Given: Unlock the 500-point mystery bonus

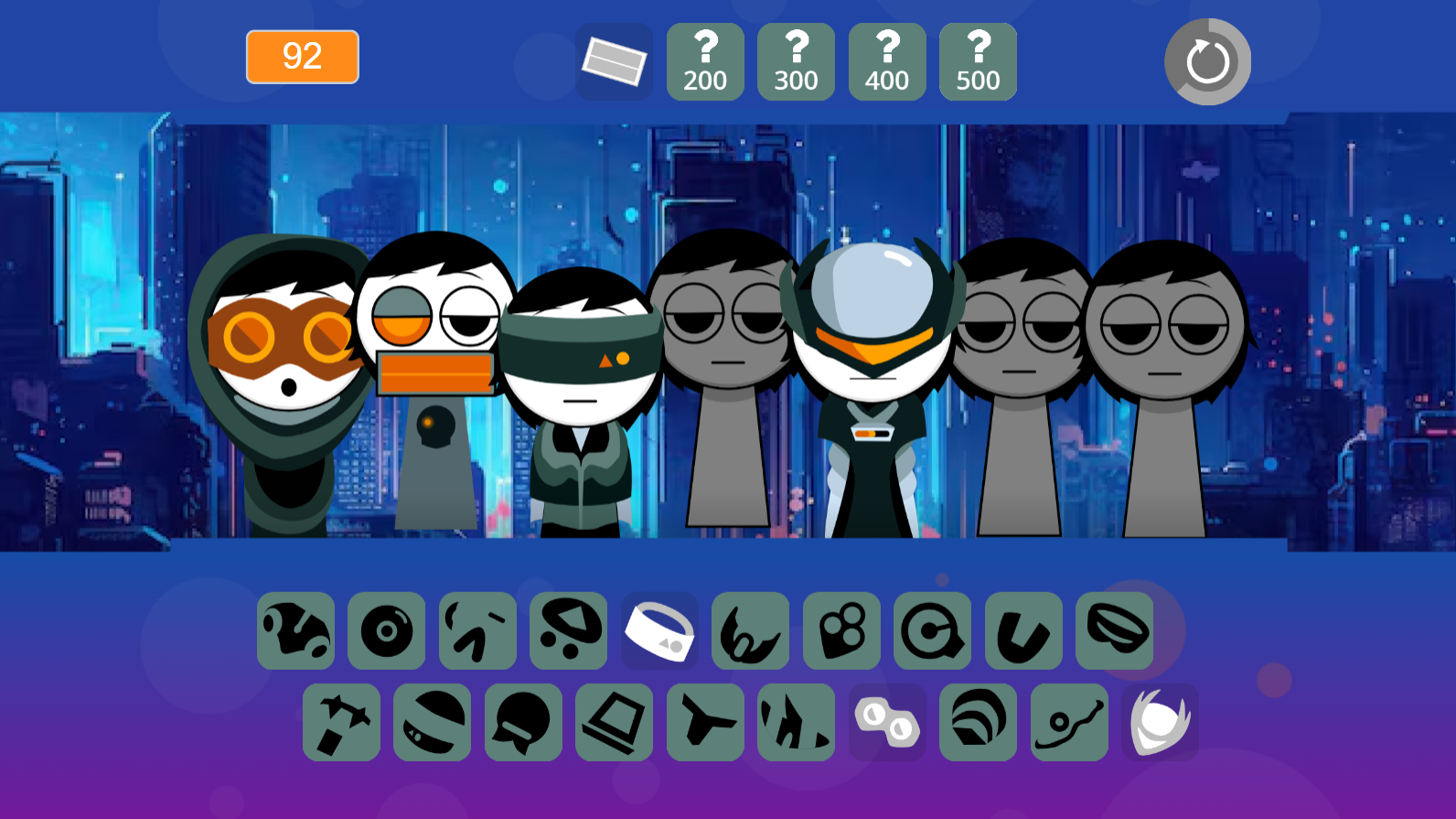Looking at the screenshot, I should 977,61.
